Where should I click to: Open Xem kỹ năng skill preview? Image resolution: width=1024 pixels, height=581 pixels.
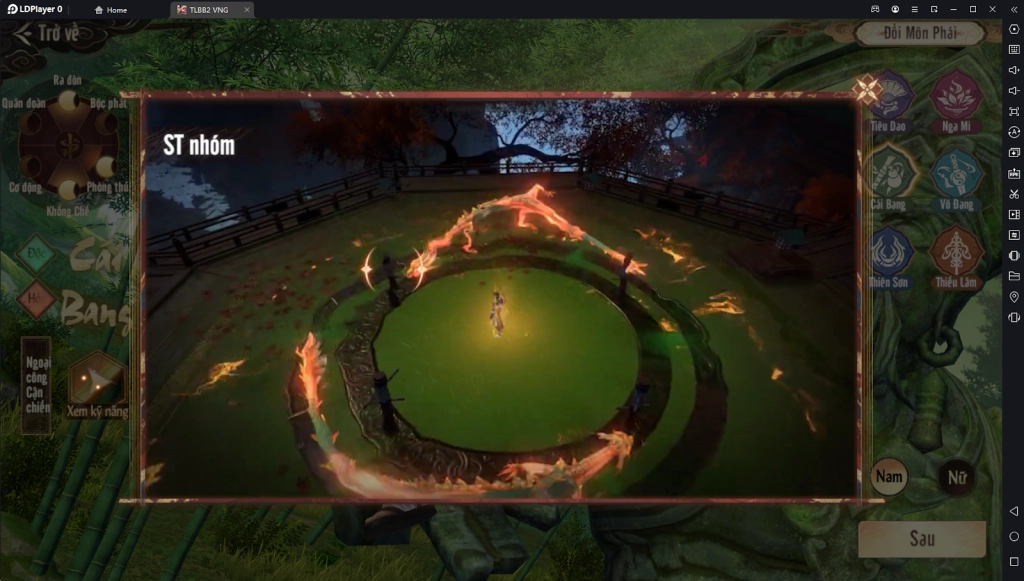click(x=97, y=383)
